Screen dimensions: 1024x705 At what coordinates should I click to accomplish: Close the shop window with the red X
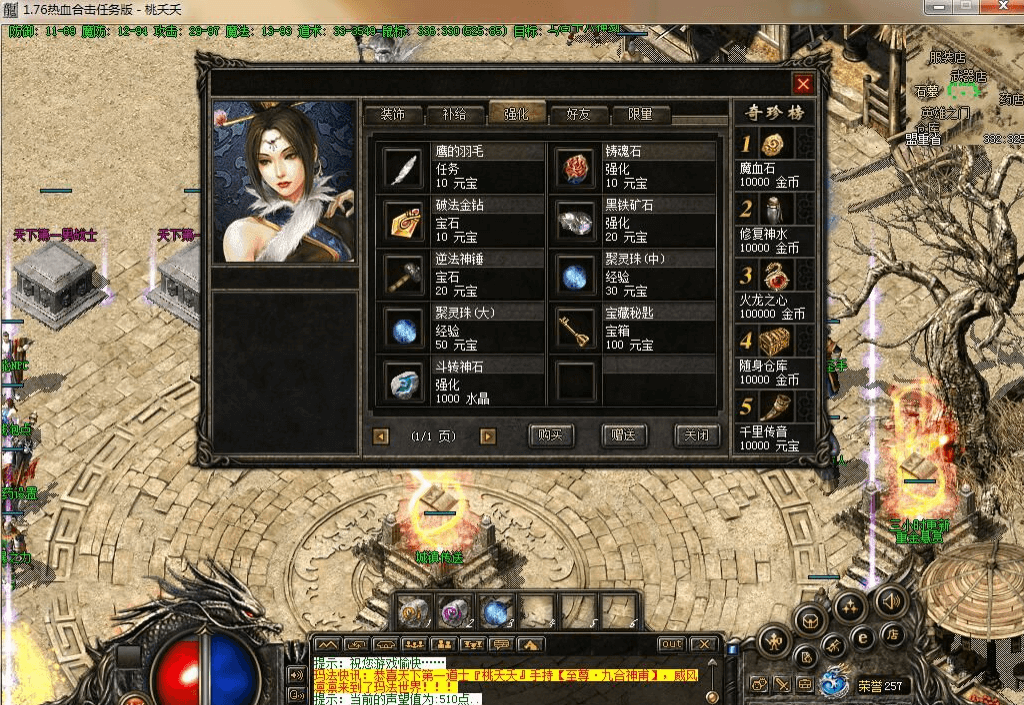point(802,84)
